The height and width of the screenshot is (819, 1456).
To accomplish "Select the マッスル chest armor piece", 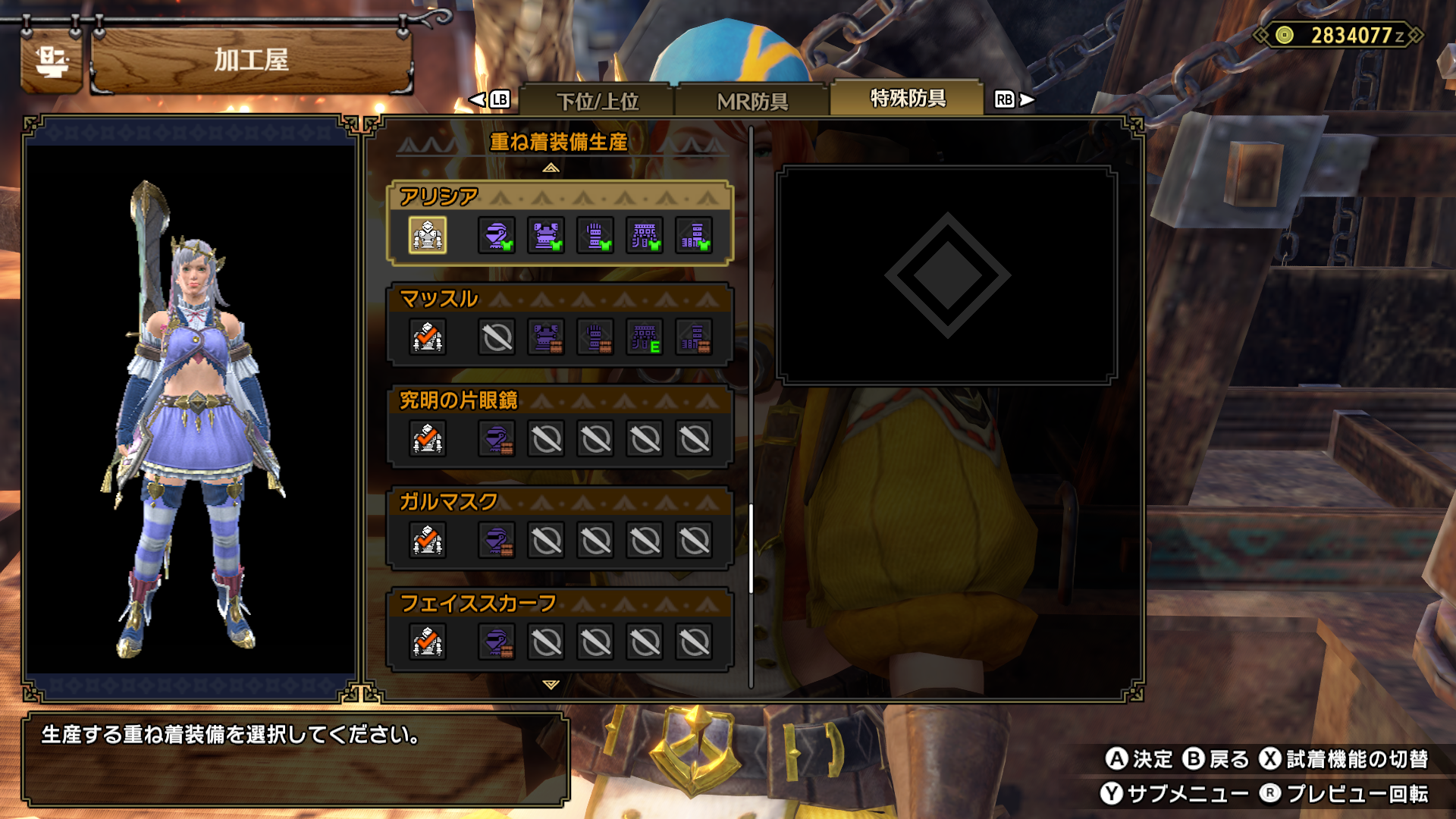I will [x=546, y=337].
